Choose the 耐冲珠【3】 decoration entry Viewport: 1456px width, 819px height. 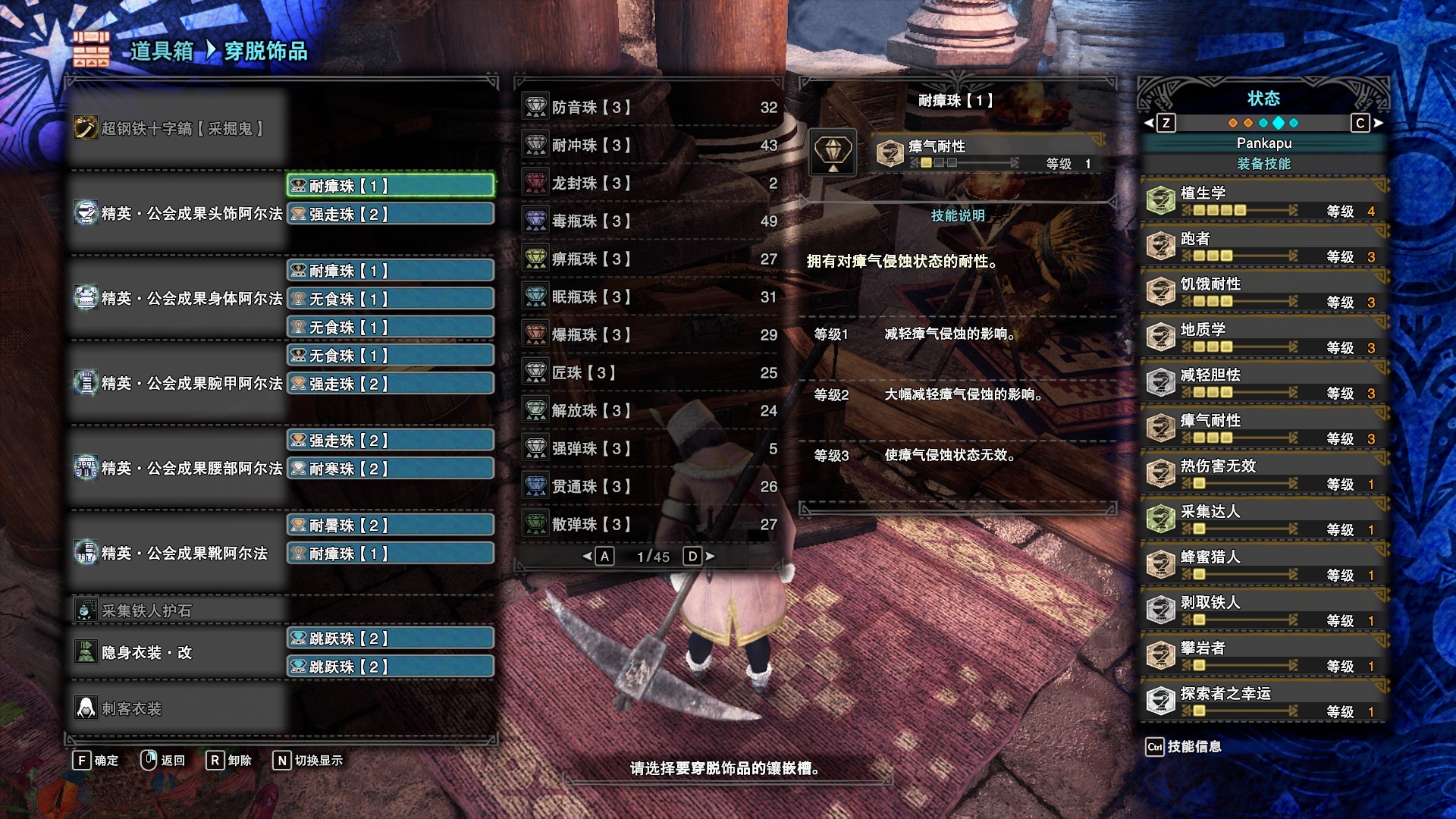pyautogui.click(x=650, y=146)
